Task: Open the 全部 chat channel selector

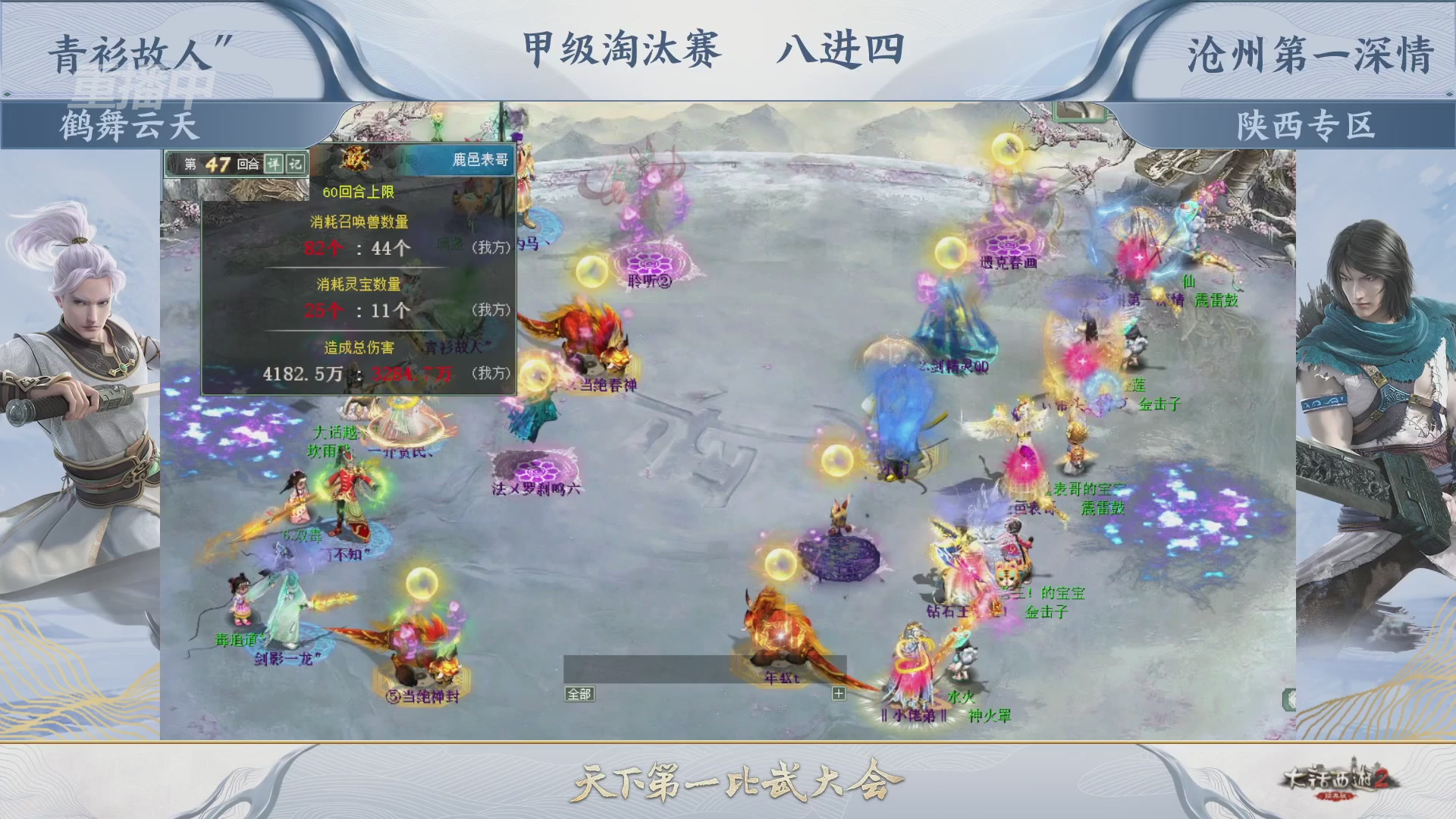Action: pos(579,693)
